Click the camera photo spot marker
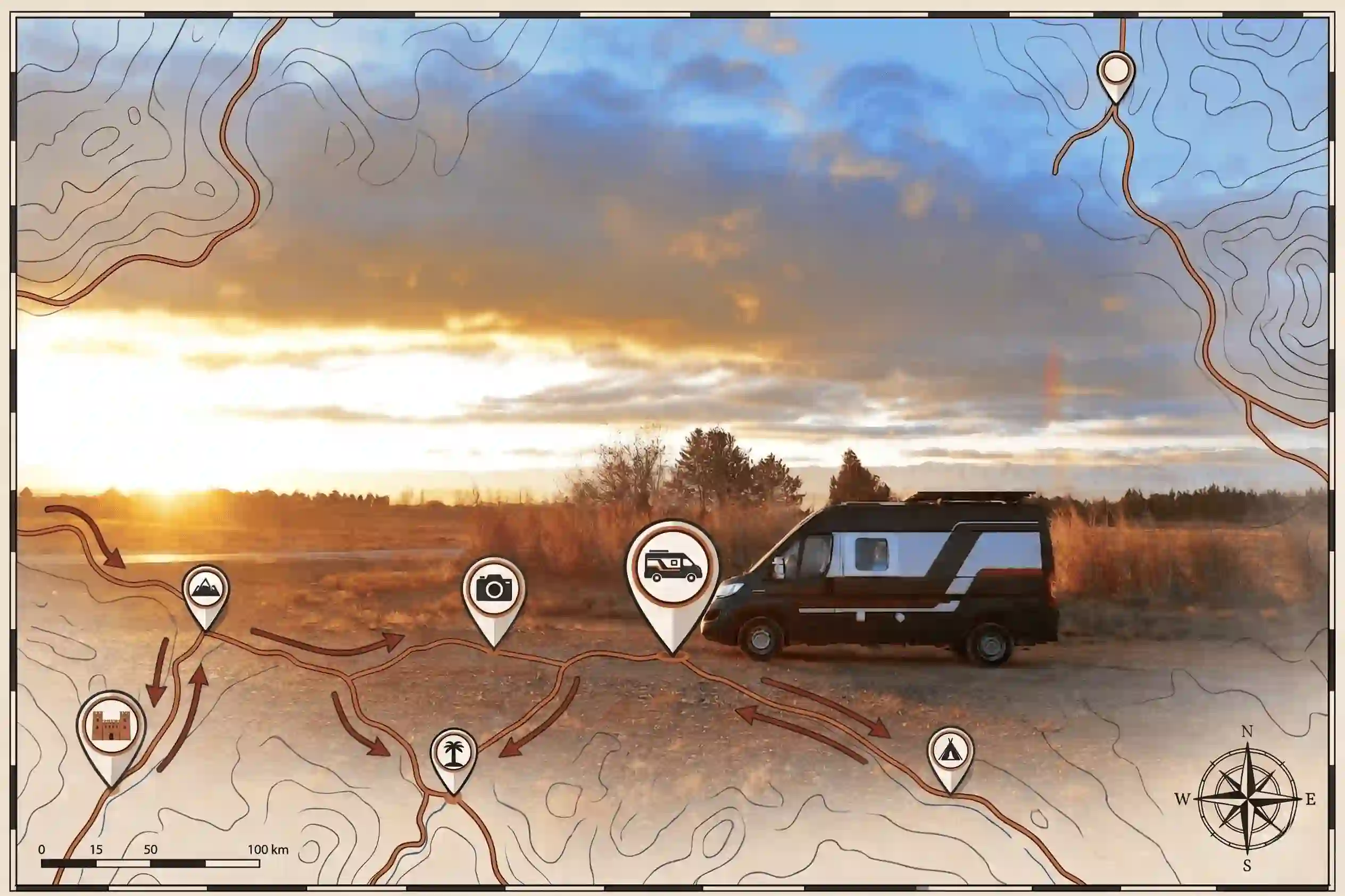The width and height of the screenshot is (1345, 896). (x=494, y=589)
